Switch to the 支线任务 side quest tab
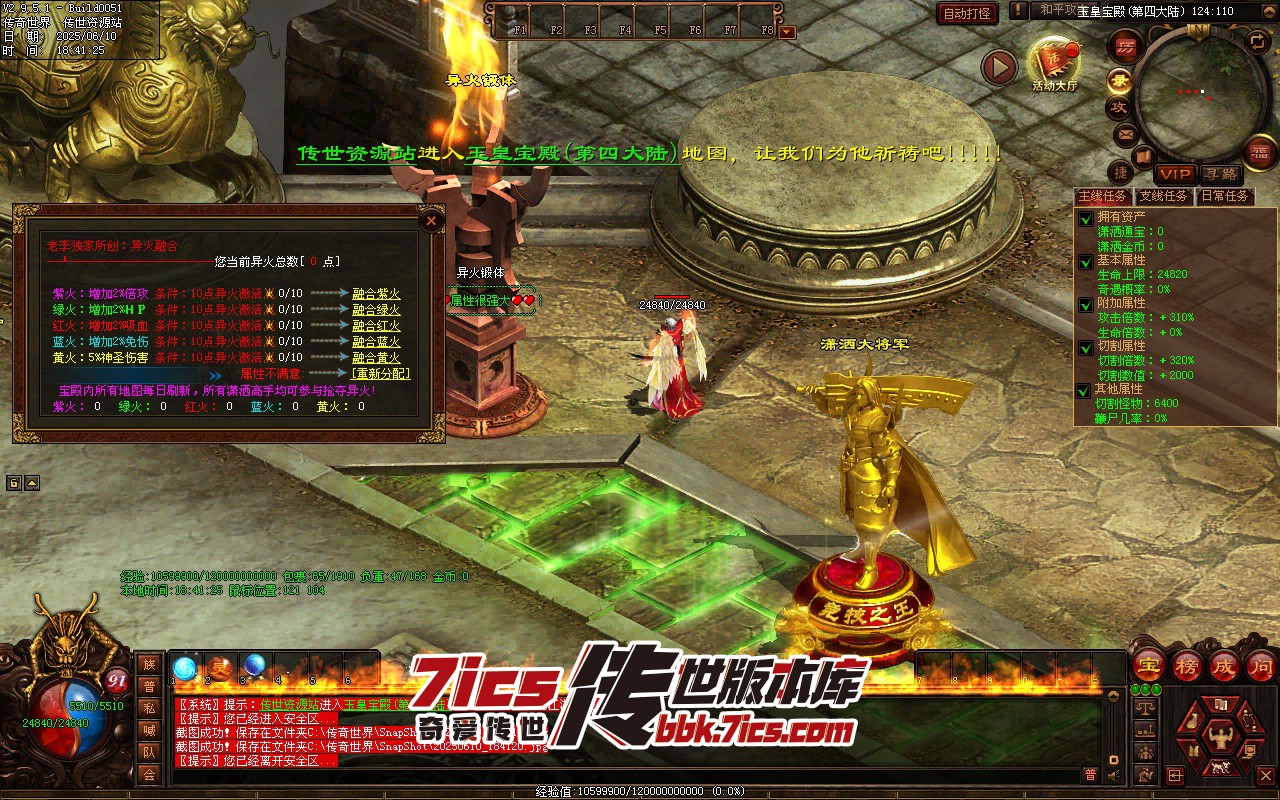This screenshot has height=800, width=1280. 1165,196
